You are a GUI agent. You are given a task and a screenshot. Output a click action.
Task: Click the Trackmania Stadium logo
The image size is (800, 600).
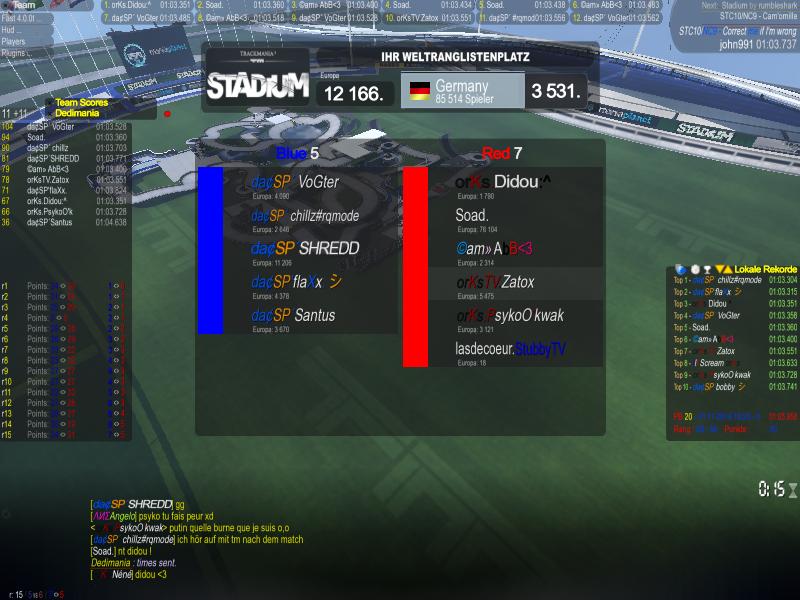257,84
